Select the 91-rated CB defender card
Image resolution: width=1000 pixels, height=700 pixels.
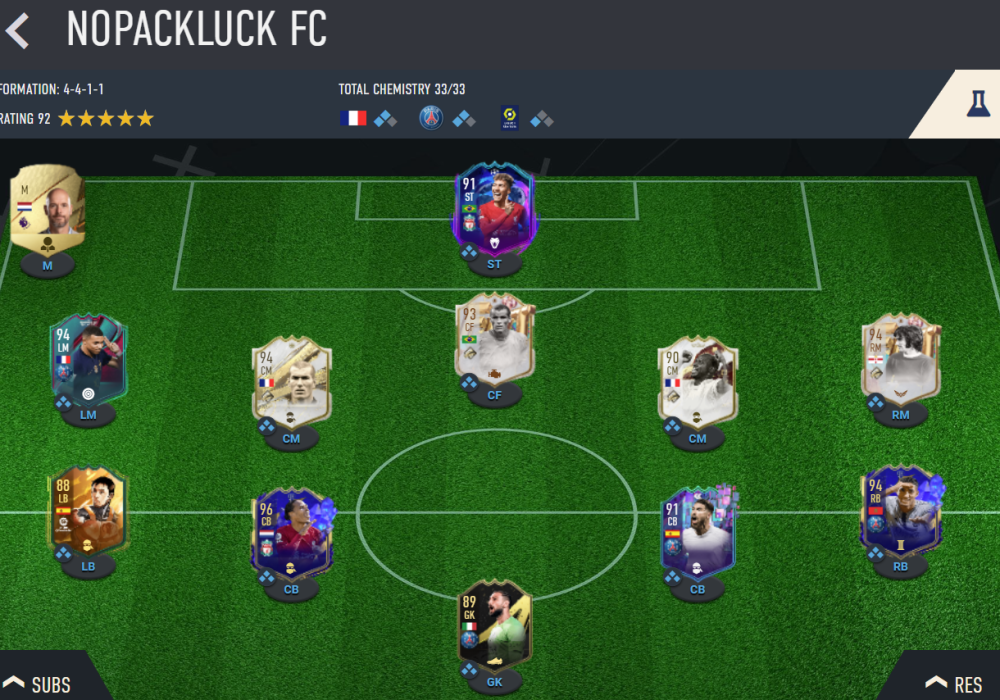(697, 533)
